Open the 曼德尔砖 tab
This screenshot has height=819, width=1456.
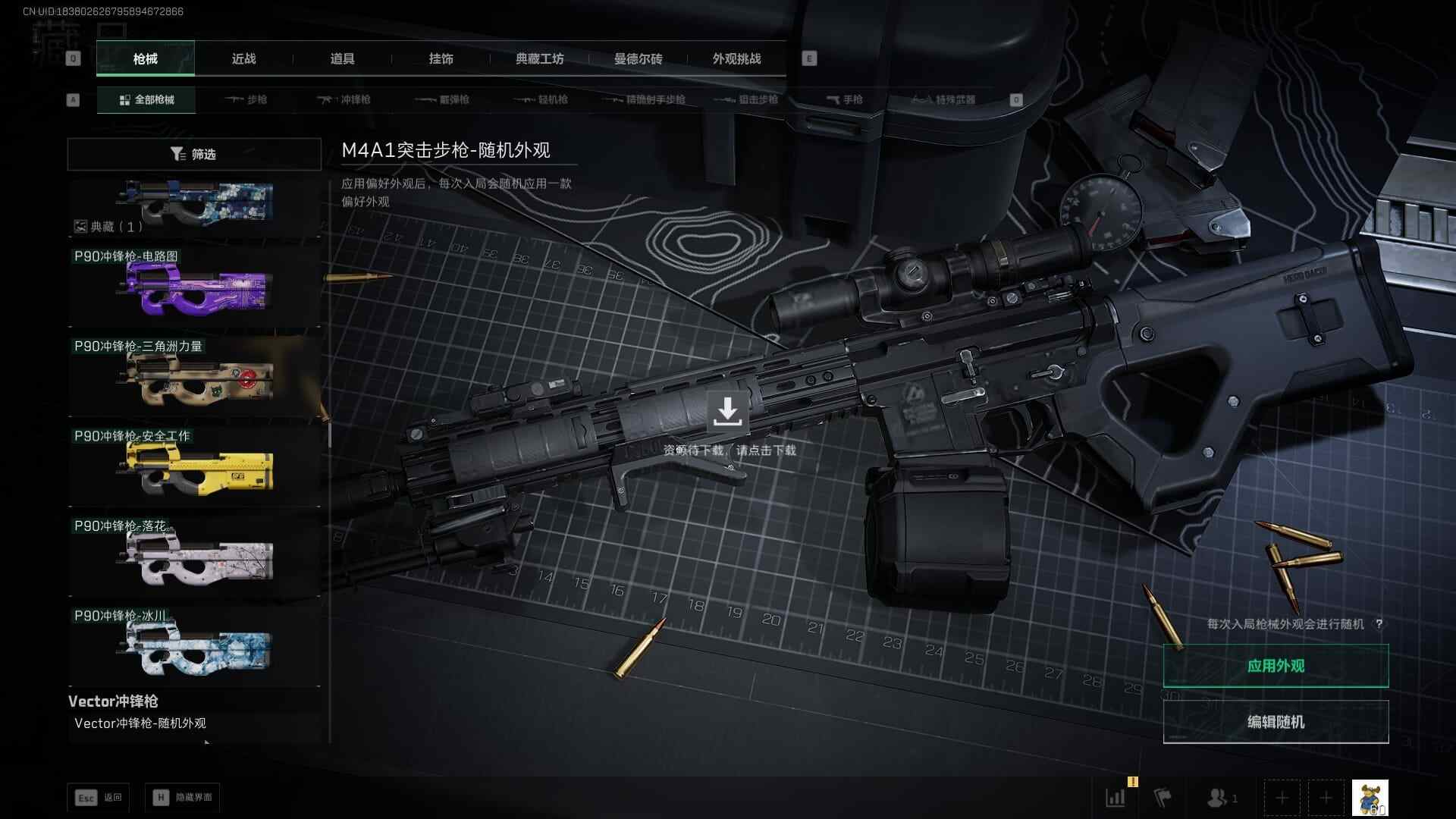click(638, 58)
